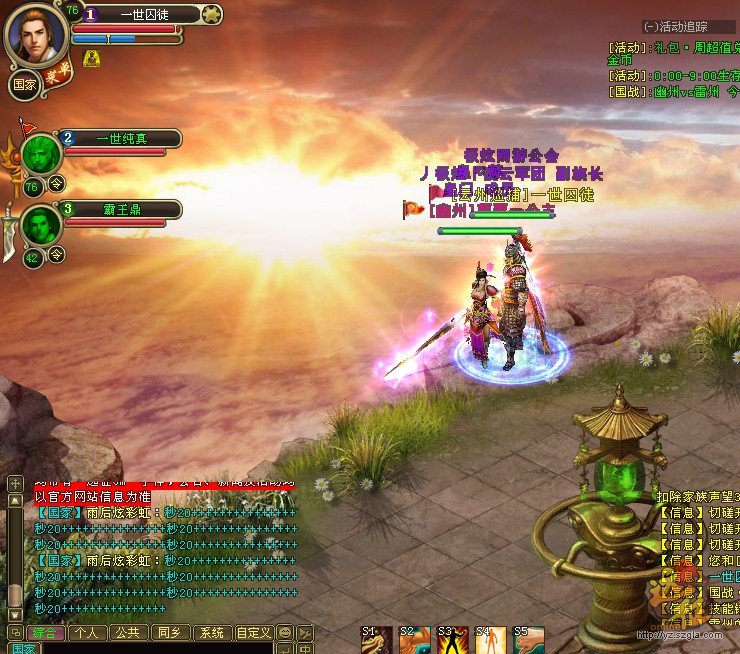
Task: Activate the S3 skill icon
Action: (453, 640)
